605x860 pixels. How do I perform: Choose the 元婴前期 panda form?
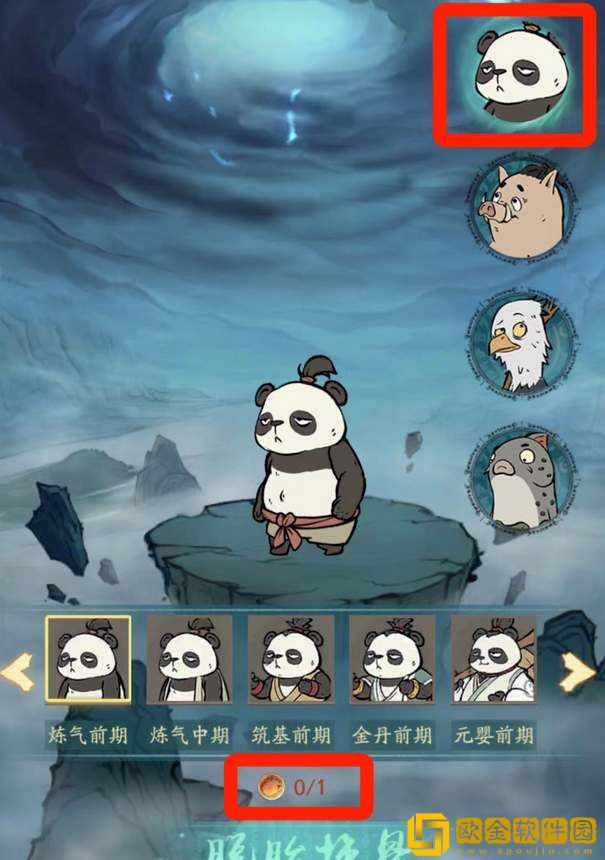[493, 658]
